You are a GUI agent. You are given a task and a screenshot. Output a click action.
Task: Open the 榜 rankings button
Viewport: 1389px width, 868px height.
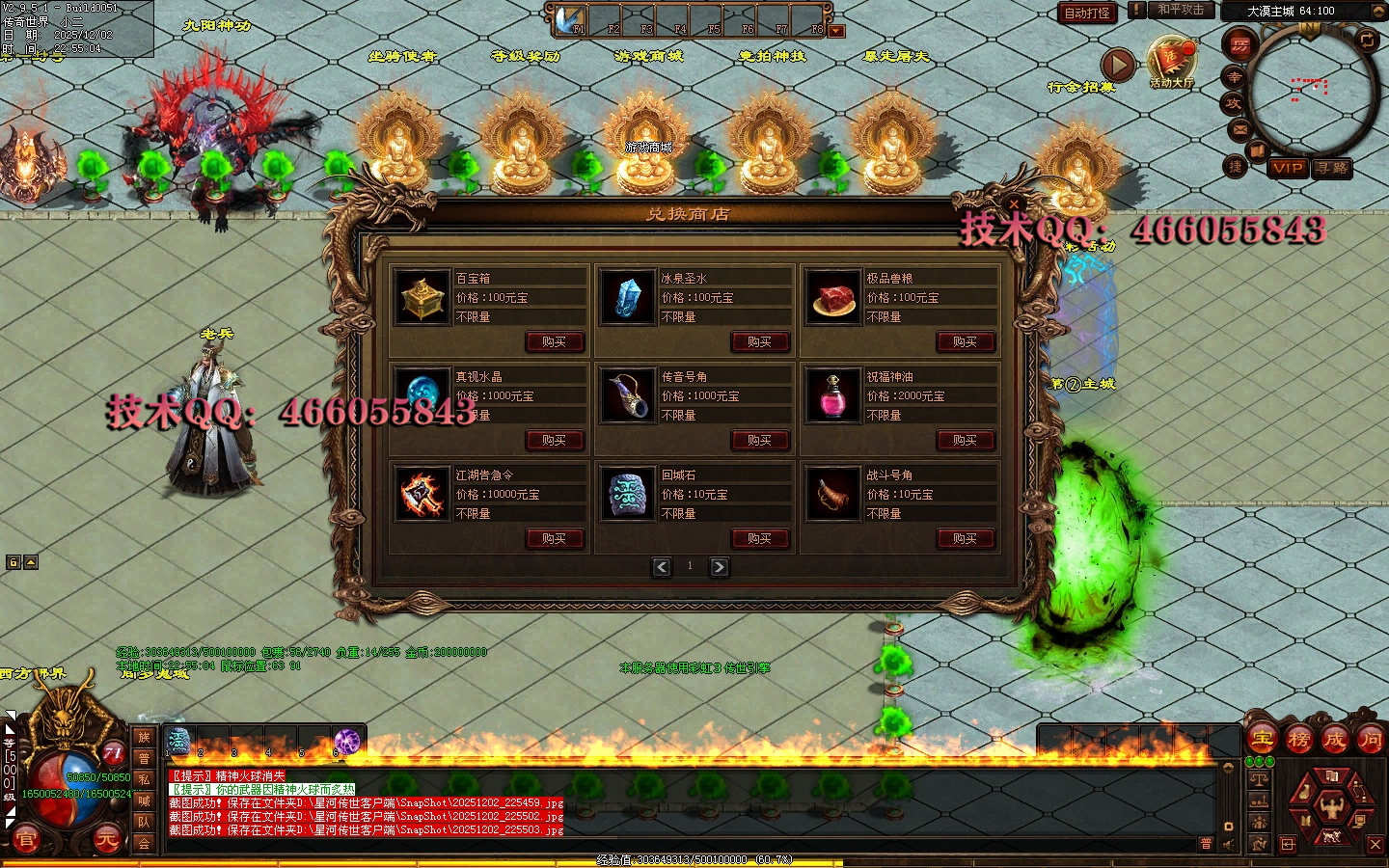click(x=1298, y=740)
